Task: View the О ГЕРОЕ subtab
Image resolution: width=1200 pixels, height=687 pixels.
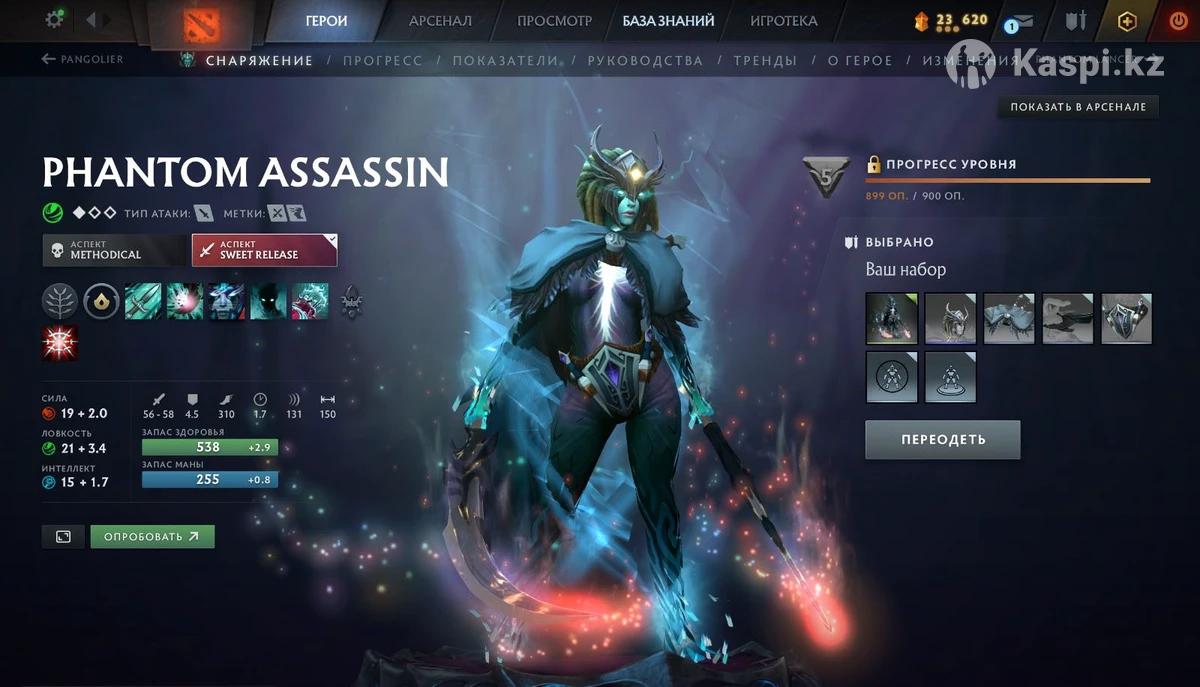Action: (x=860, y=60)
